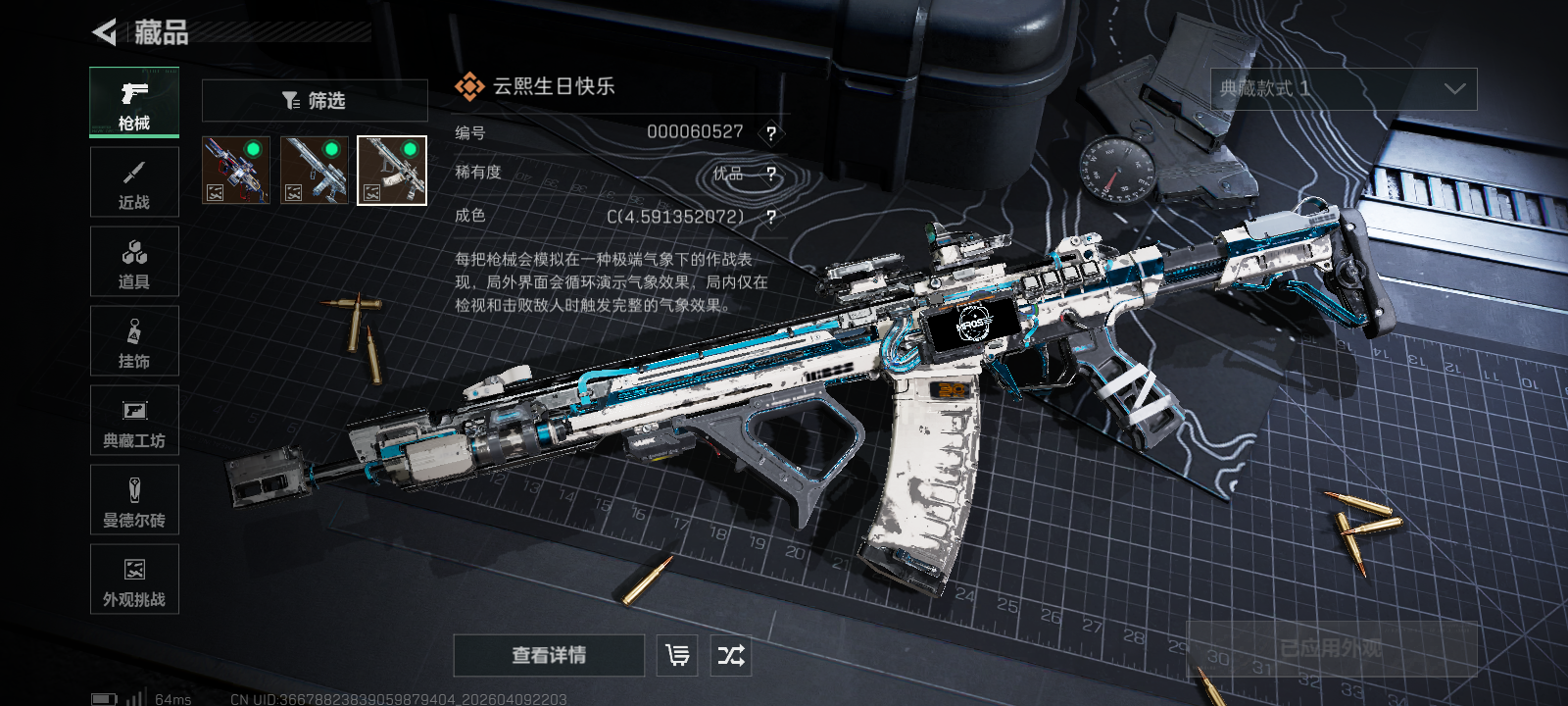Select the 枪械 firearms category
The width and height of the screenshot is (1568, 706).
pos(134,102)
